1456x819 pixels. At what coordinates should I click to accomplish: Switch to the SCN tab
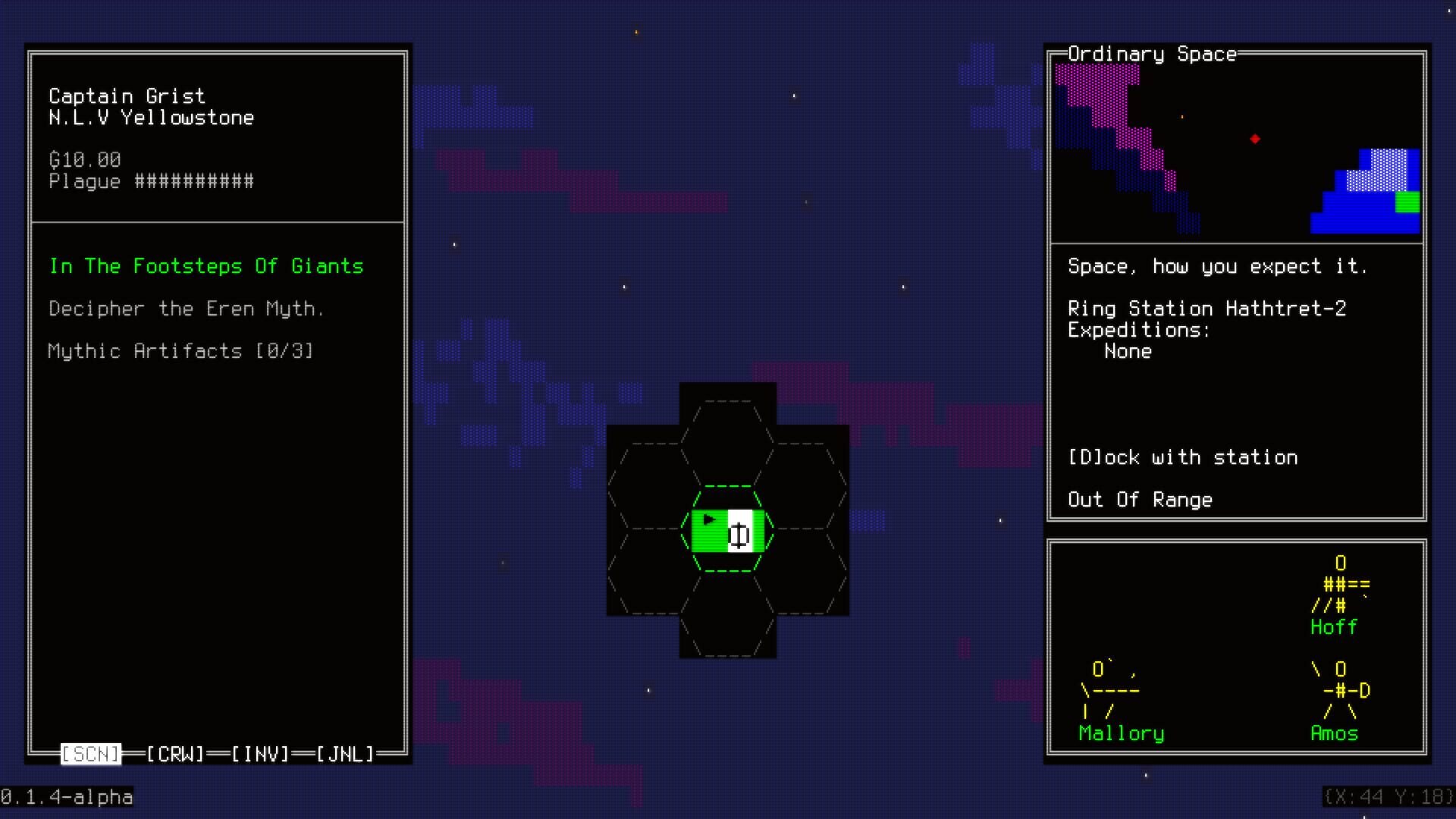[90, 754]
